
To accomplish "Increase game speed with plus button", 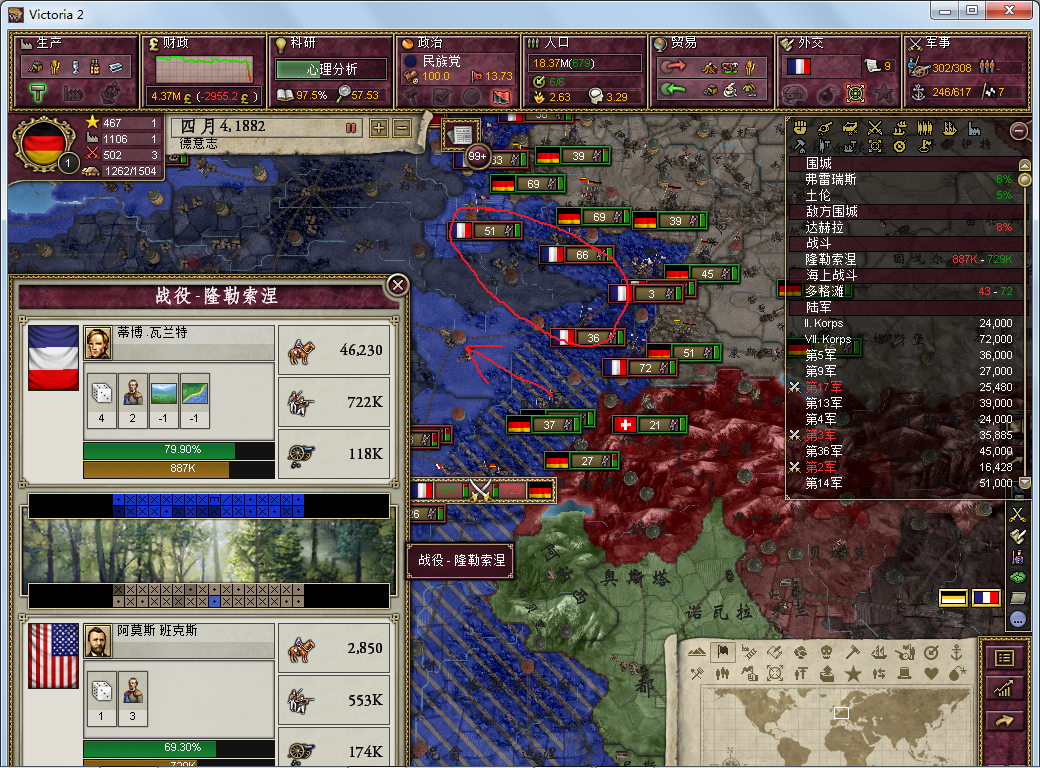I will pyautogui.click(x=378, y=128).
